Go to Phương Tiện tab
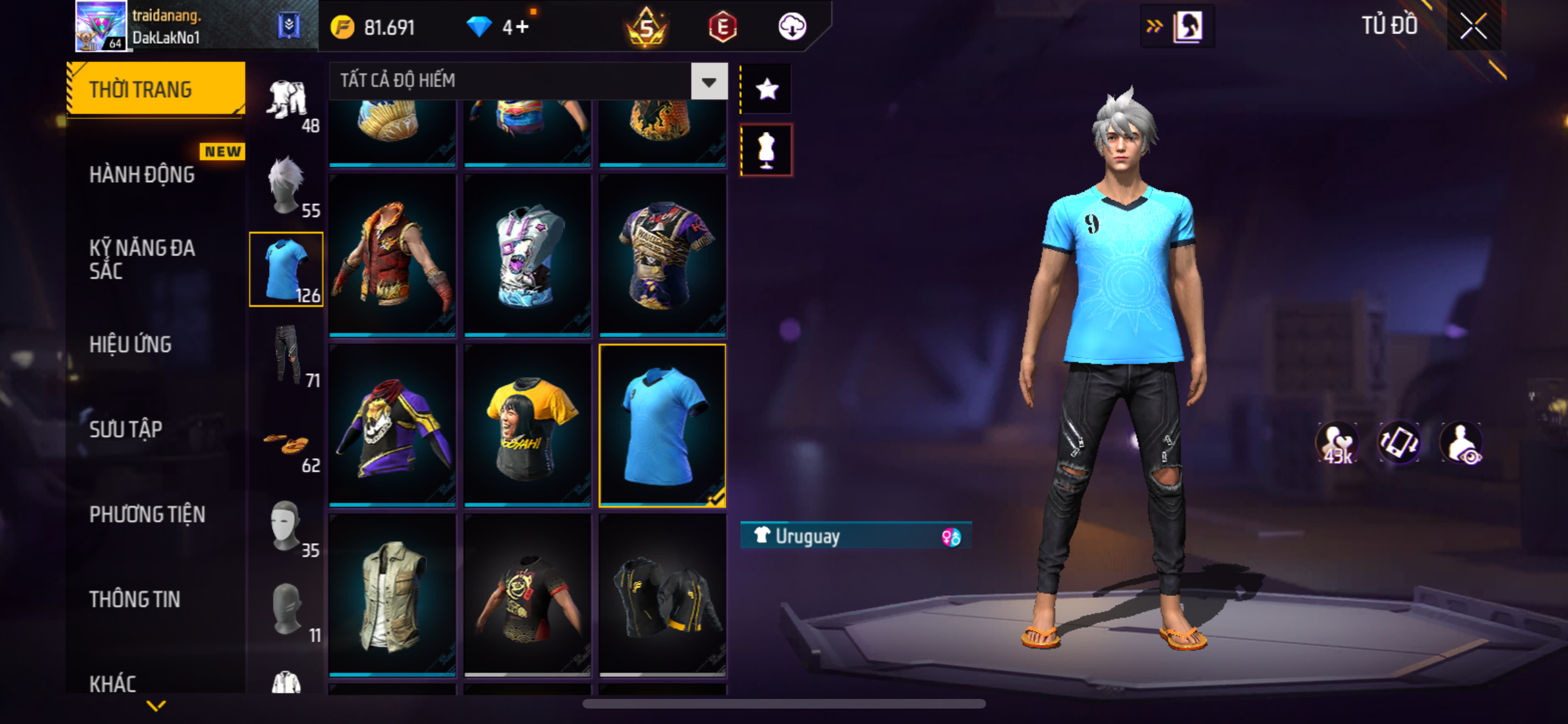The image size is (1568, 724). pyautogui.click(x=147, y=514)
